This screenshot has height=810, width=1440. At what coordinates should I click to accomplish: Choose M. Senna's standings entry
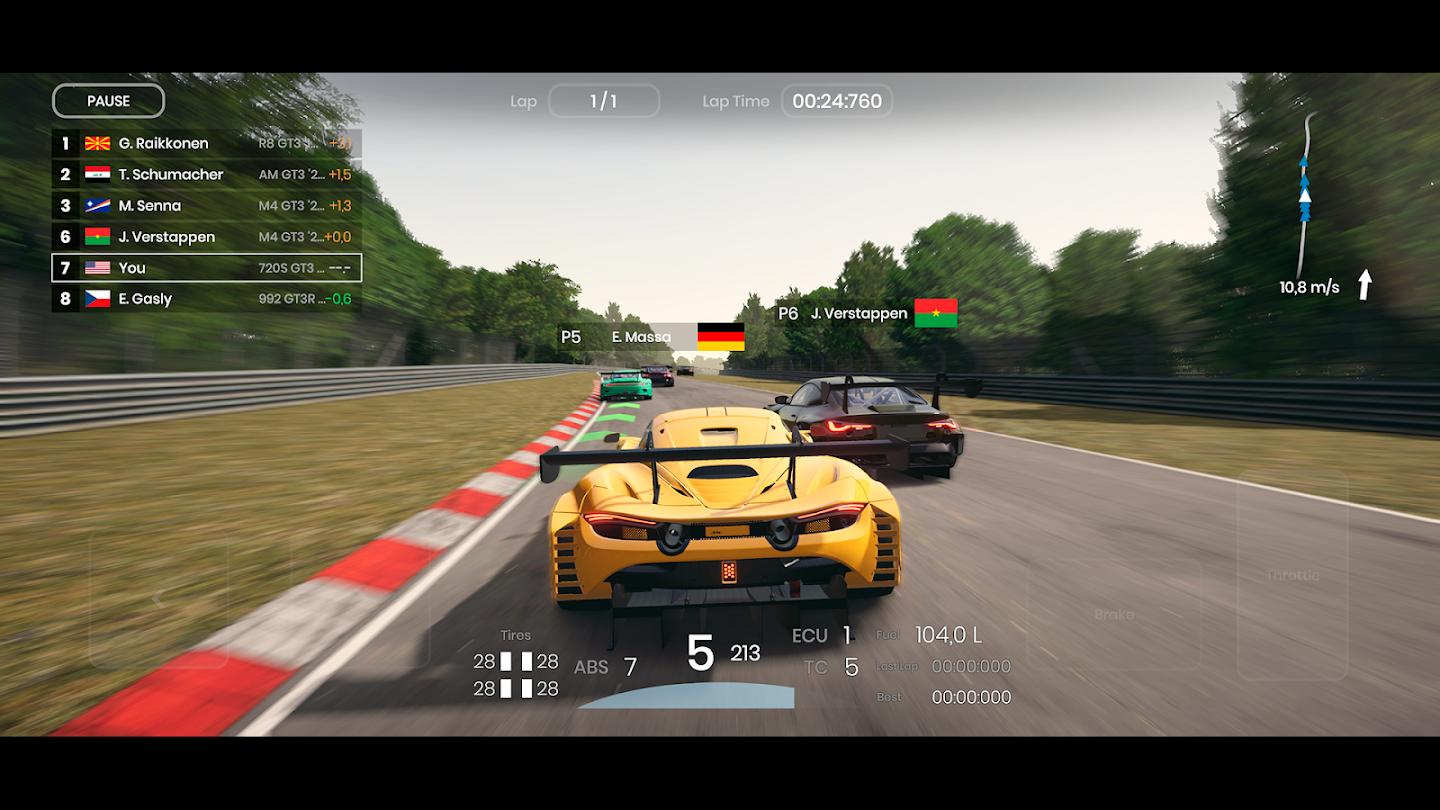click(206, 205)
